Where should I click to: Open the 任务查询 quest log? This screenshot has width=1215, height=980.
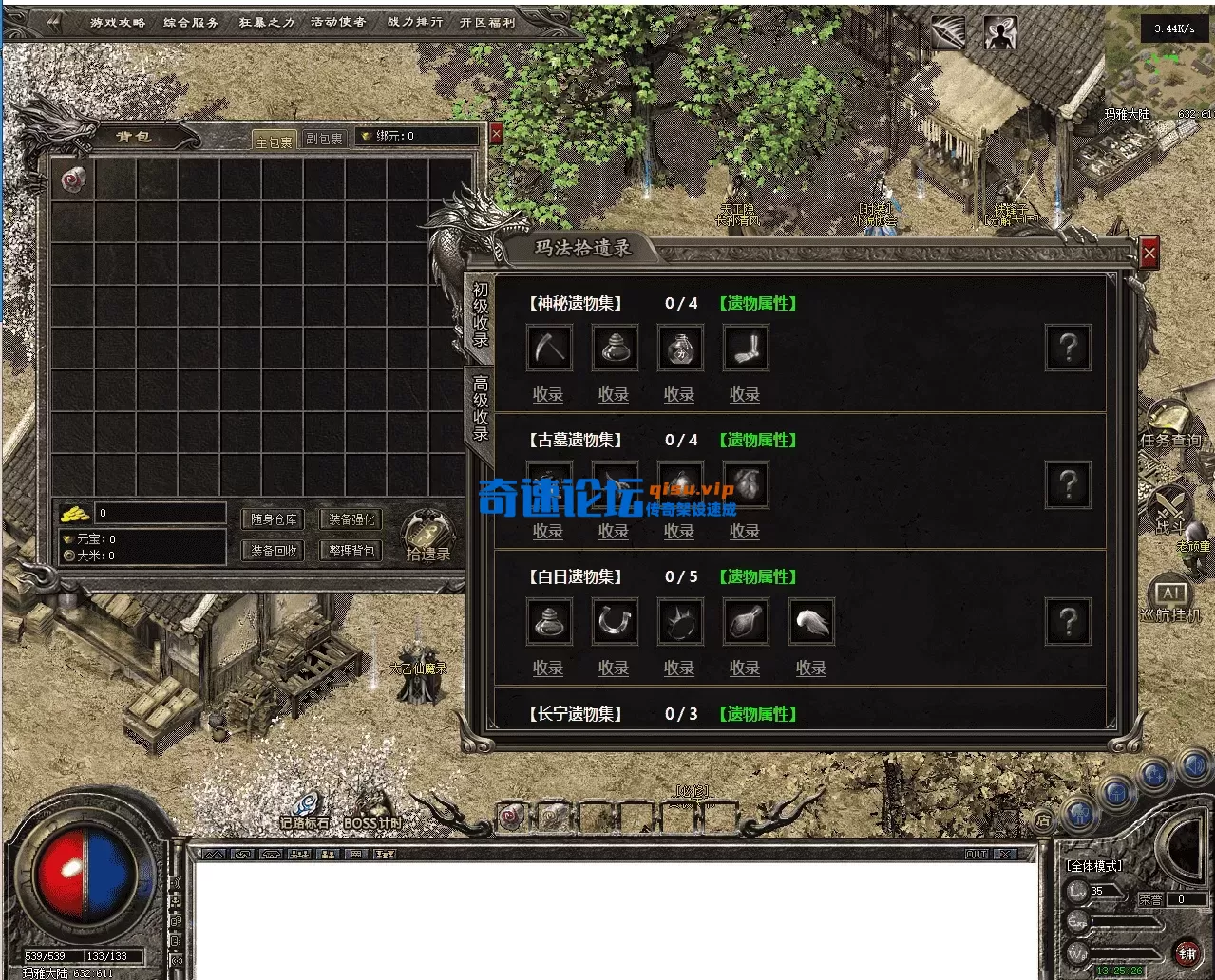1170,424
